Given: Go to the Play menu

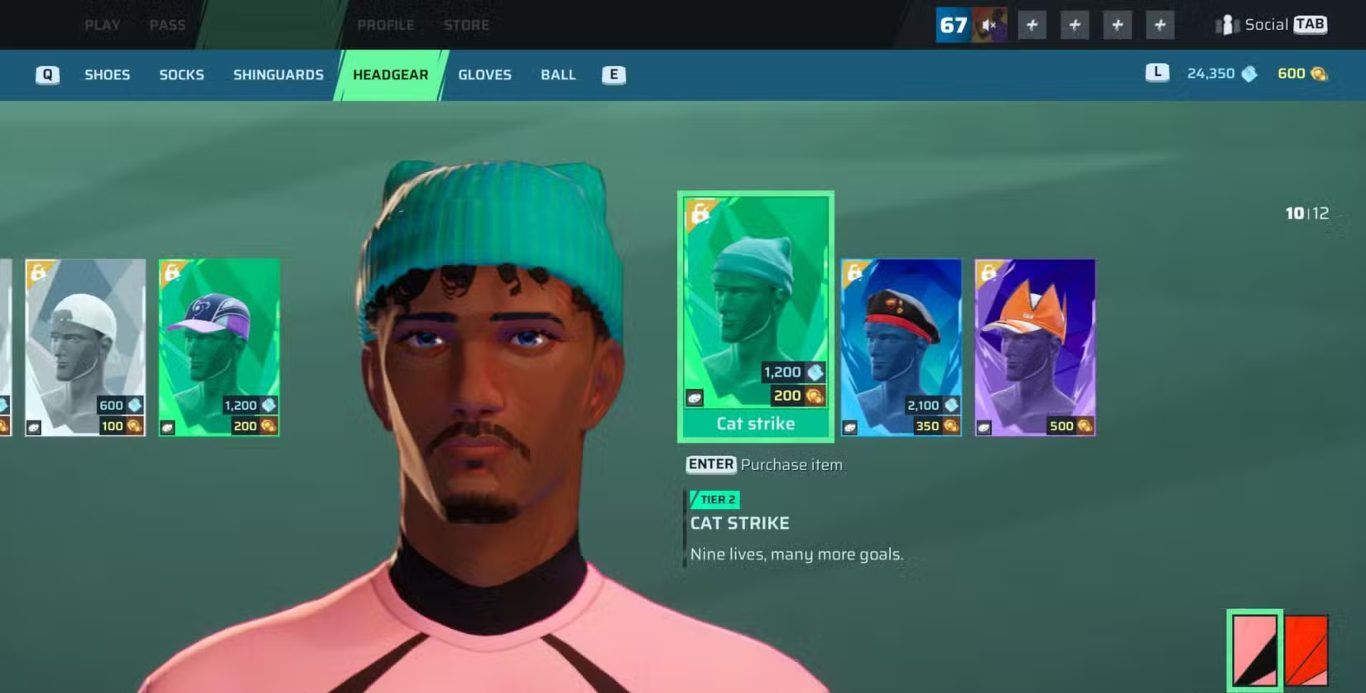Looking at the screenshot, I should [x=102, y=25].
